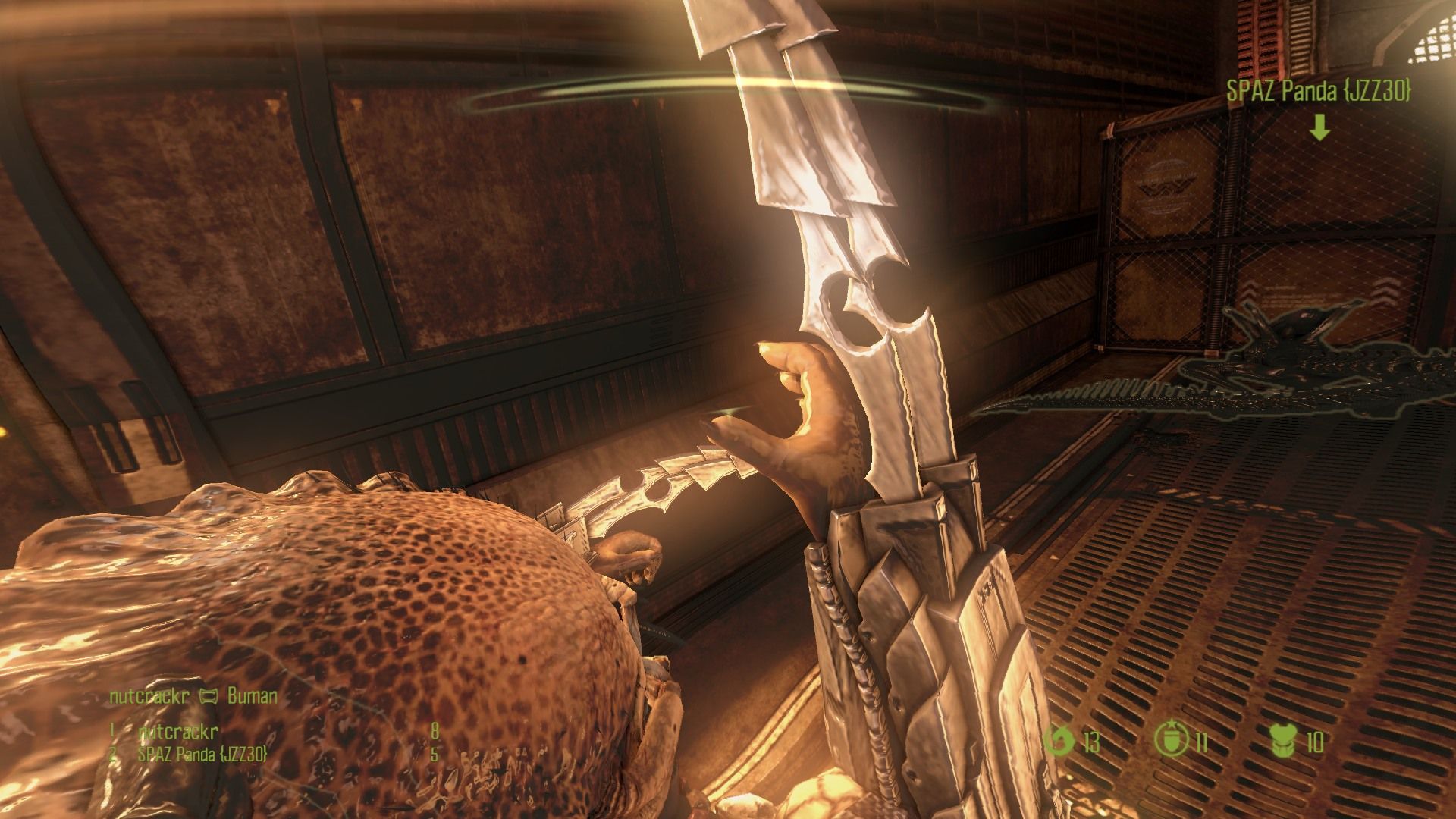
Task: Click the SPAZ Panda {JZZ30} player name tag
Action: tap(1319, 92)
